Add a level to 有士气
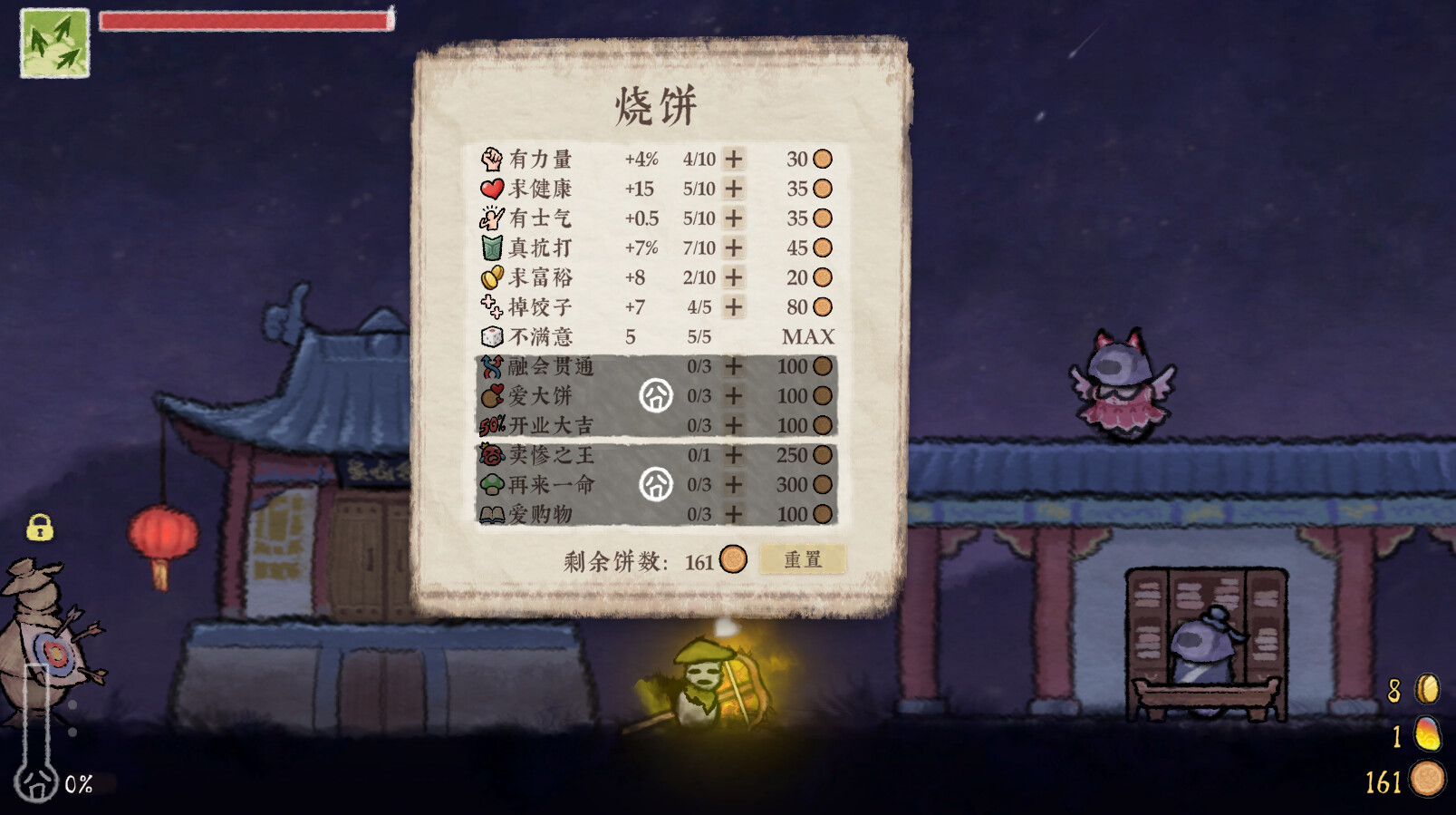Image resolution: width=1456 pixels, height=815 pixels. coord(733,218)
